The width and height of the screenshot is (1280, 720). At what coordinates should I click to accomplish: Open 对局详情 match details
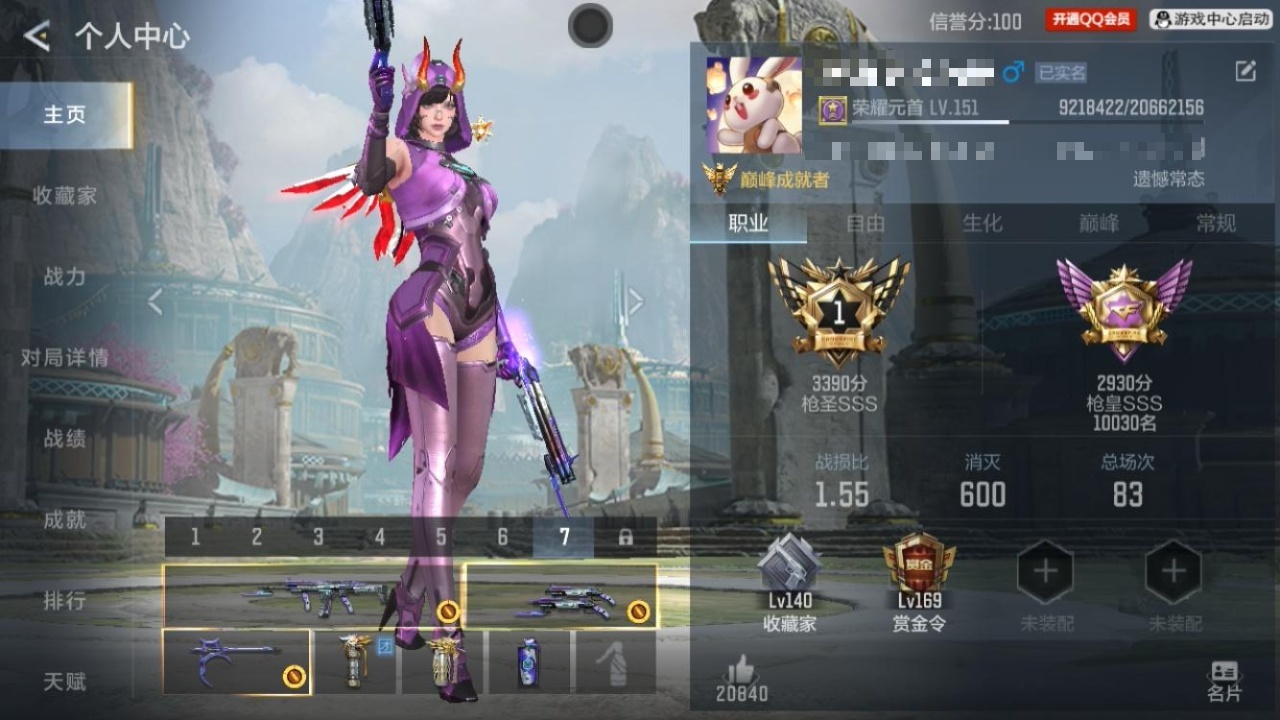click(x=65, y=358)
